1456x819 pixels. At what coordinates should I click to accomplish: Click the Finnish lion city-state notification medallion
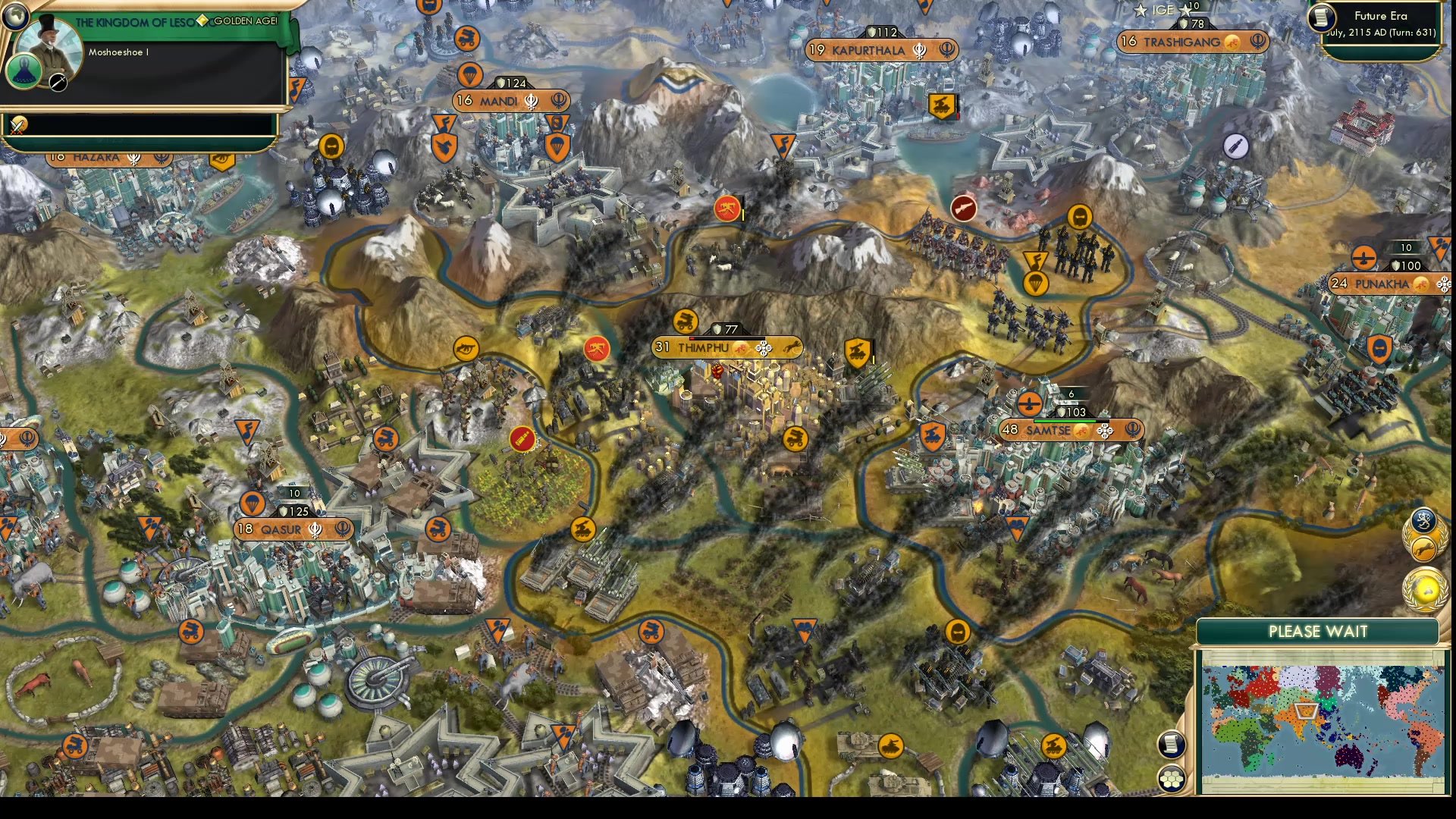click(x=1423, y=522)
